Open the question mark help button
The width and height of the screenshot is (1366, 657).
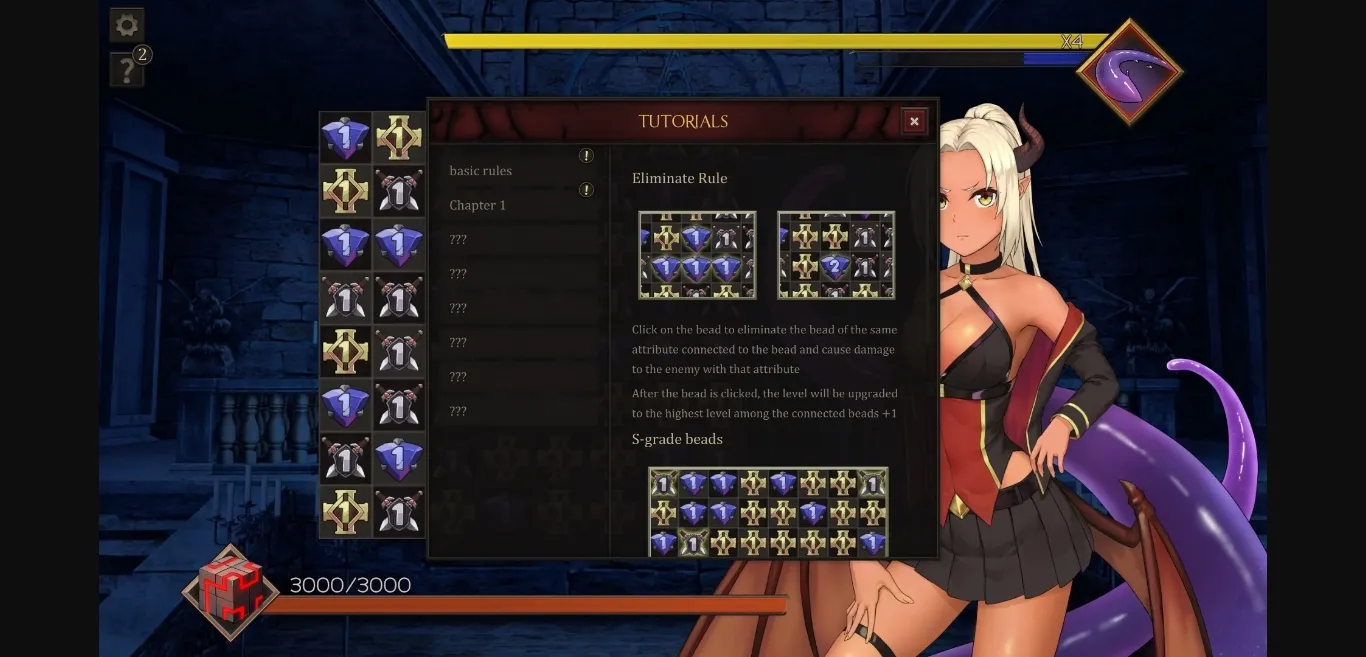click(127, 70)
